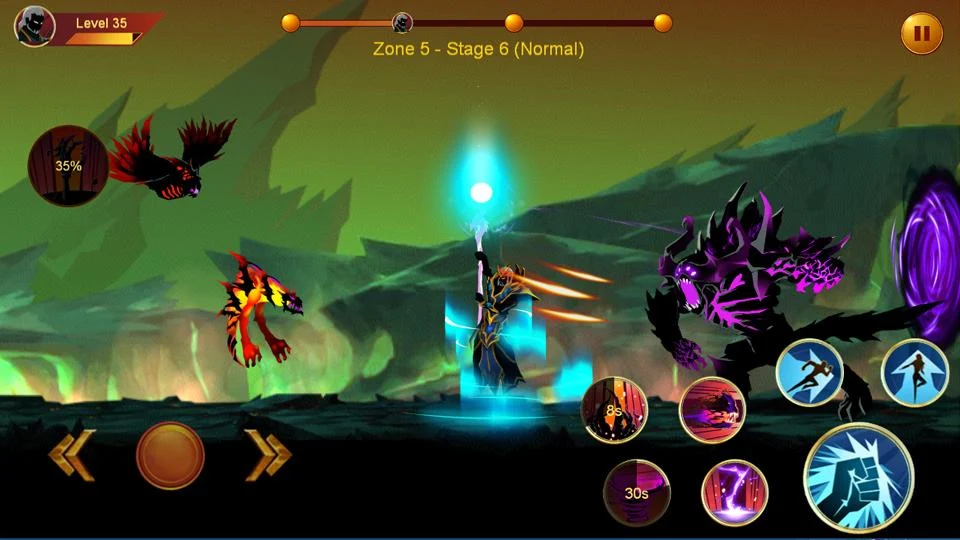Activate the dash sprint skill

click(810, 373)
